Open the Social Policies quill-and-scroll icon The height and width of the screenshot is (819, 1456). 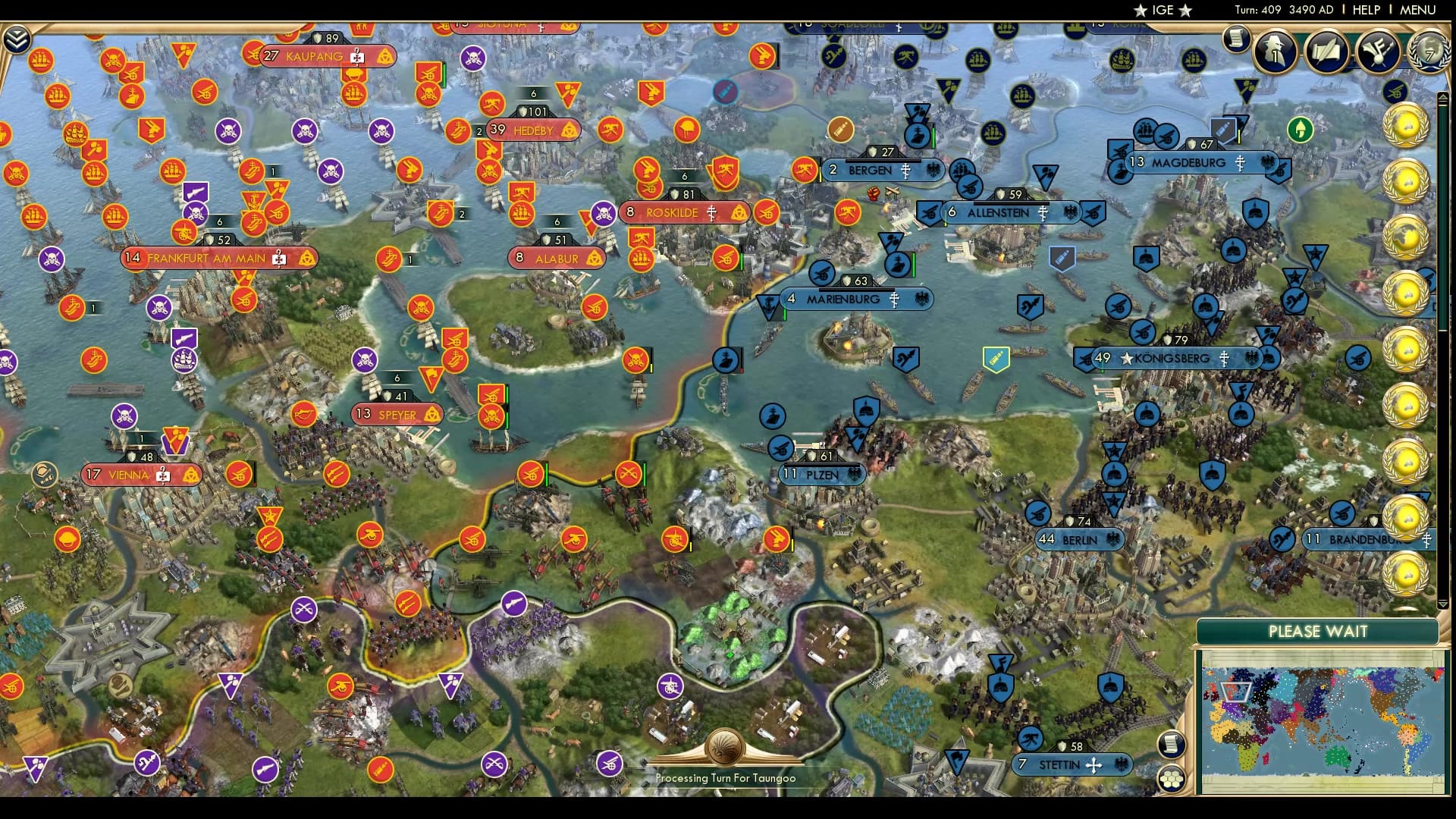(x=1329, y=51)
